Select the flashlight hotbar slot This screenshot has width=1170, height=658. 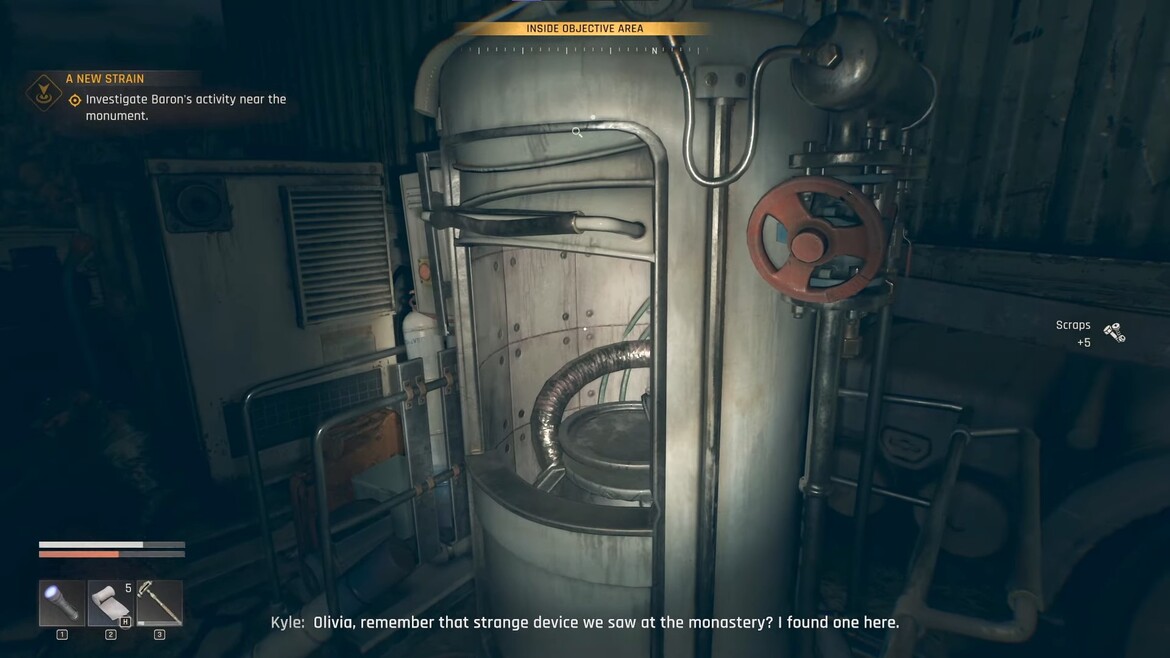[62, 603]
